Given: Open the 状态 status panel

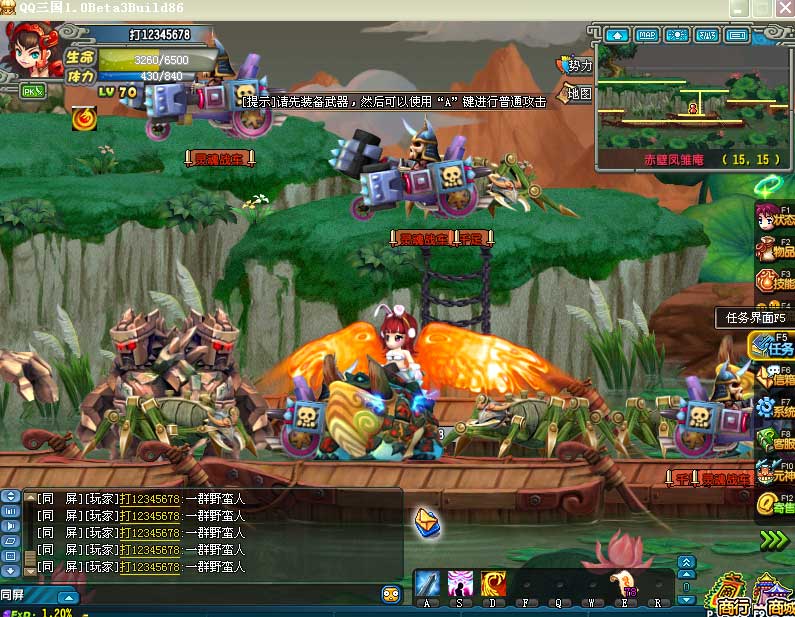Looking at the screenshot, I should (772, 215).
